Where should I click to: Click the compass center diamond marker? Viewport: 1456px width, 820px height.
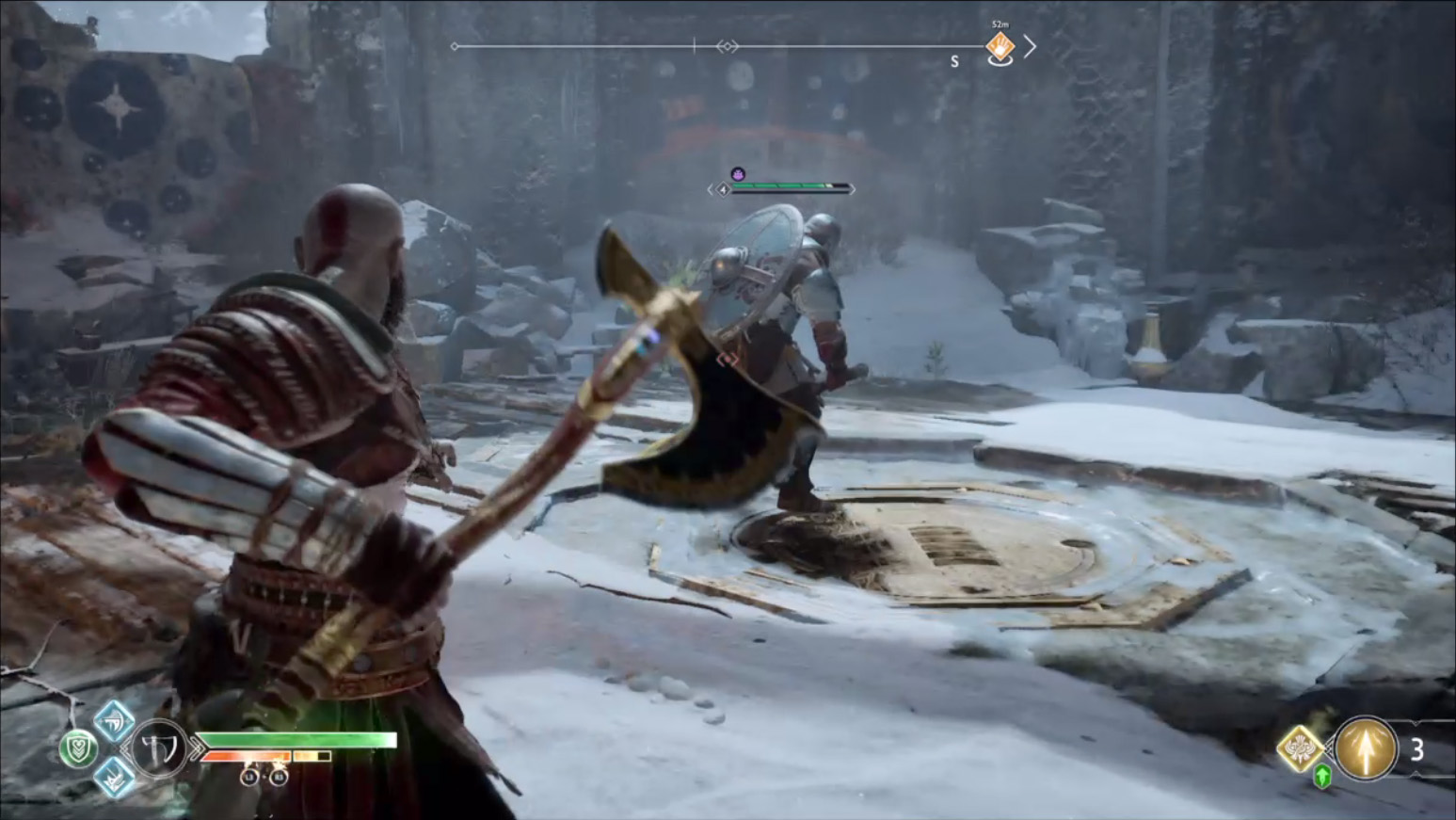tap(727, 46)
